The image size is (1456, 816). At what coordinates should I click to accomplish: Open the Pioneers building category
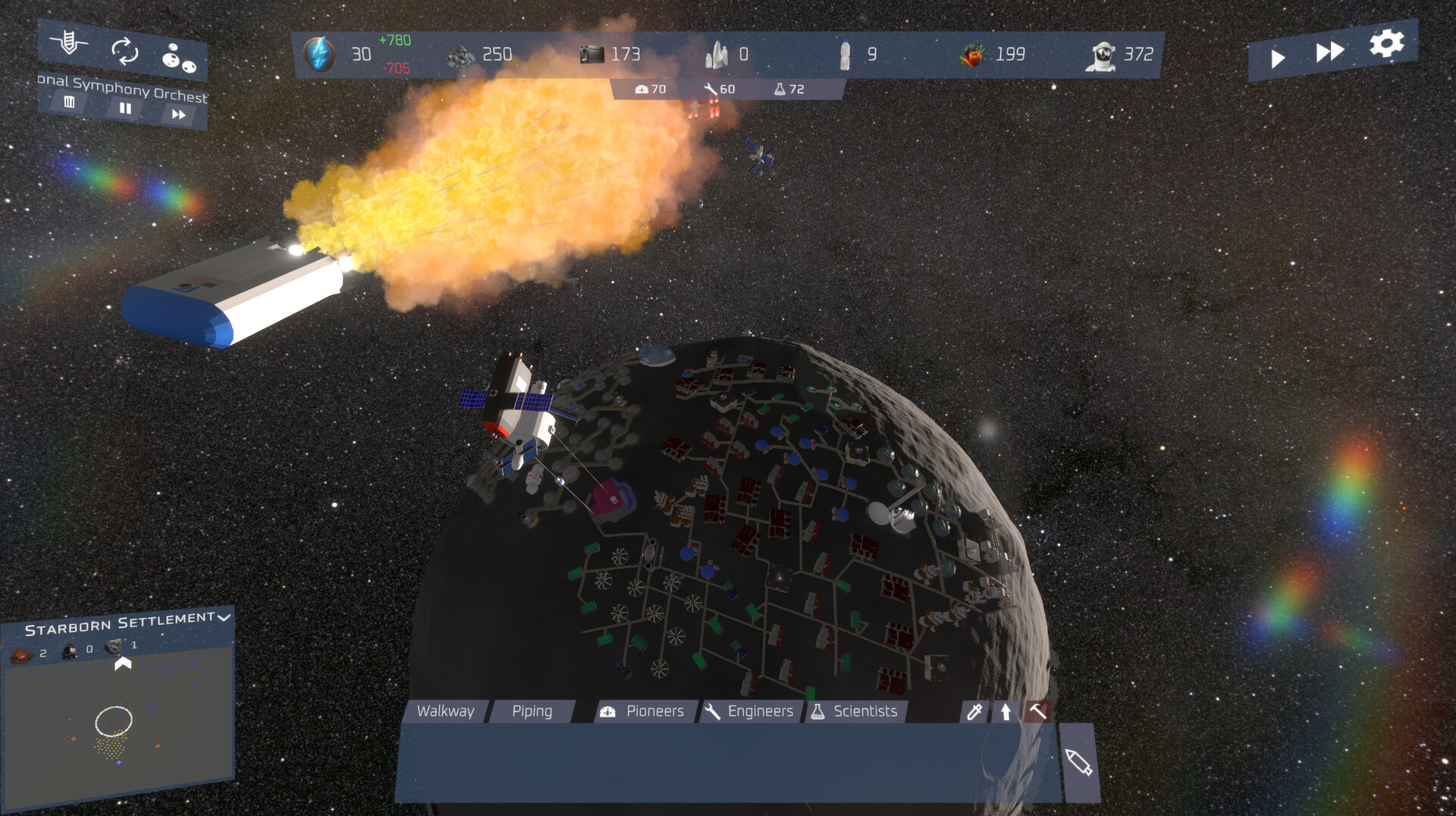click(x=643, y=711)
